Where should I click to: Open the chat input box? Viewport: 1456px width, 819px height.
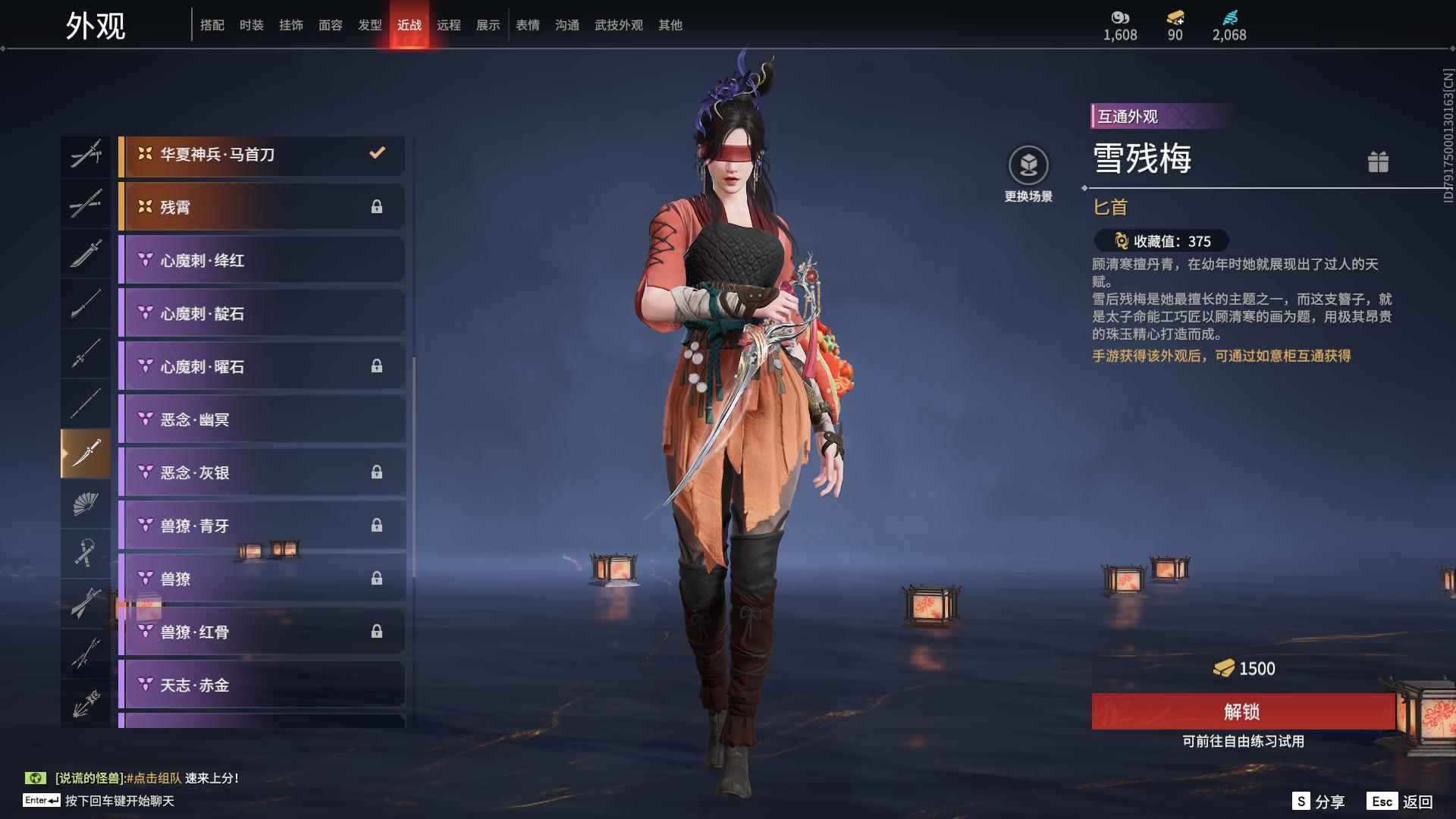point(118,801)
